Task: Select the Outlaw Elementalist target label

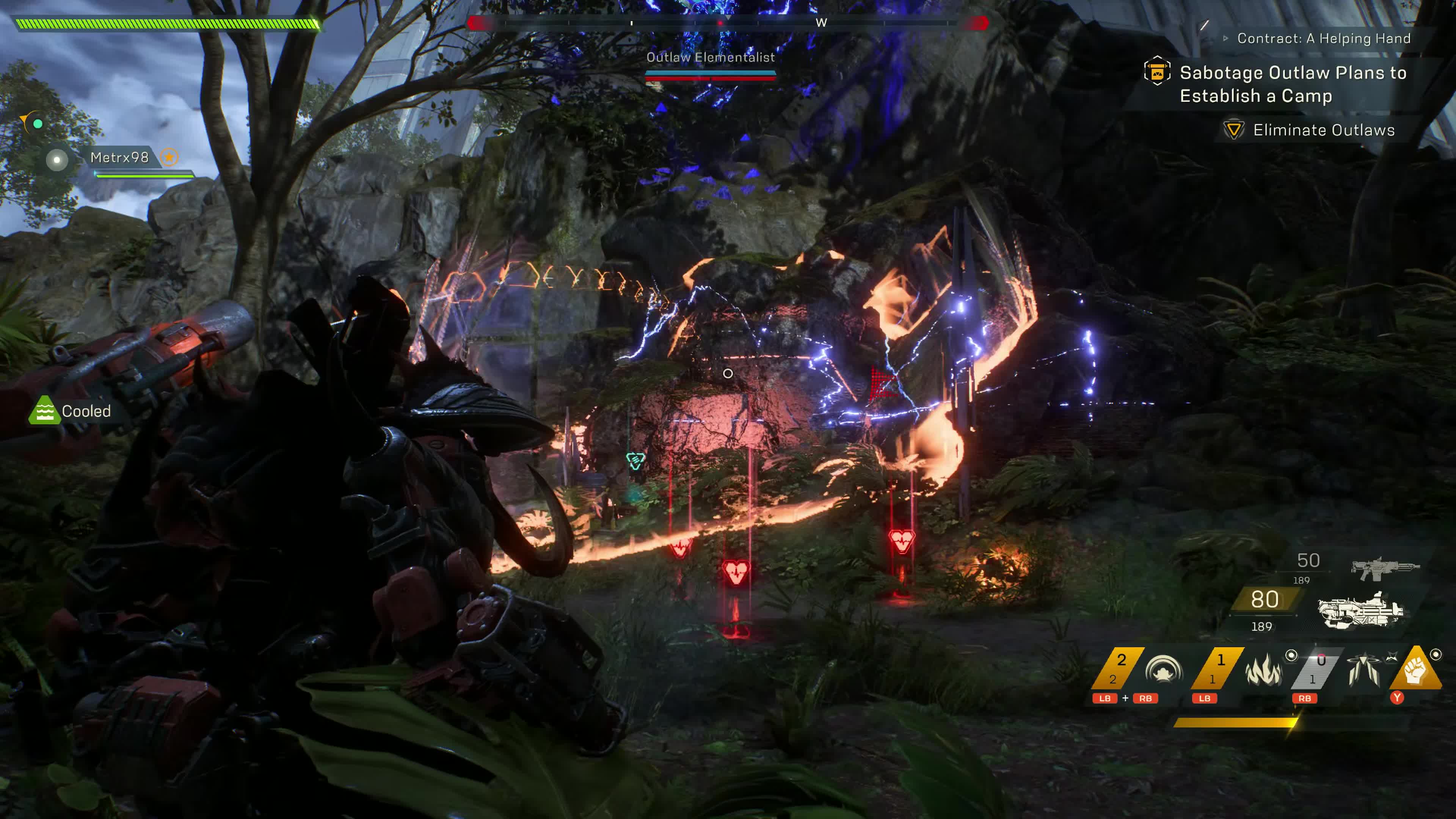Action: click(711, 57)
